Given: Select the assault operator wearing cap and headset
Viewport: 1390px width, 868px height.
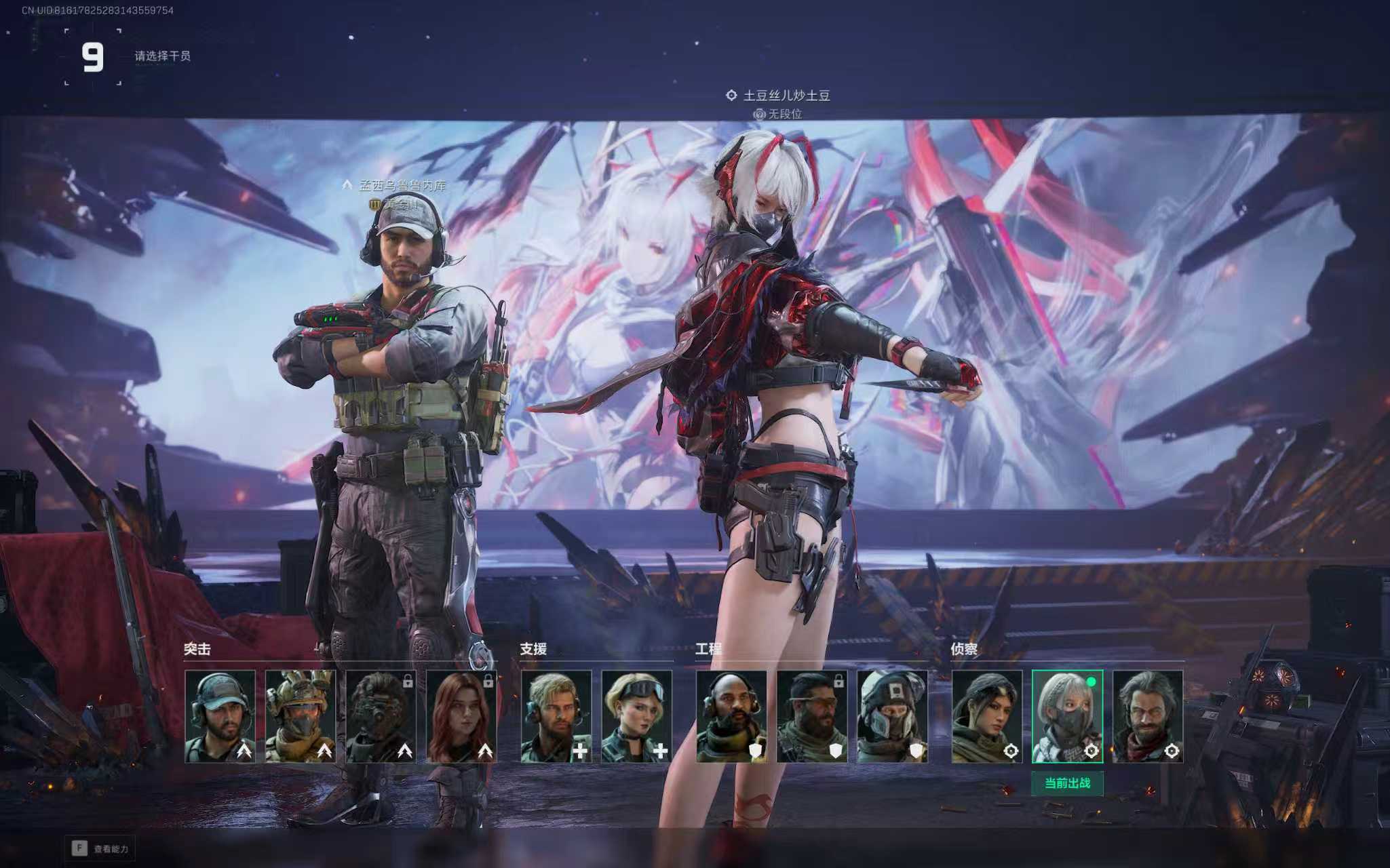Looking at the screenshot, I should tap(220, 716).
